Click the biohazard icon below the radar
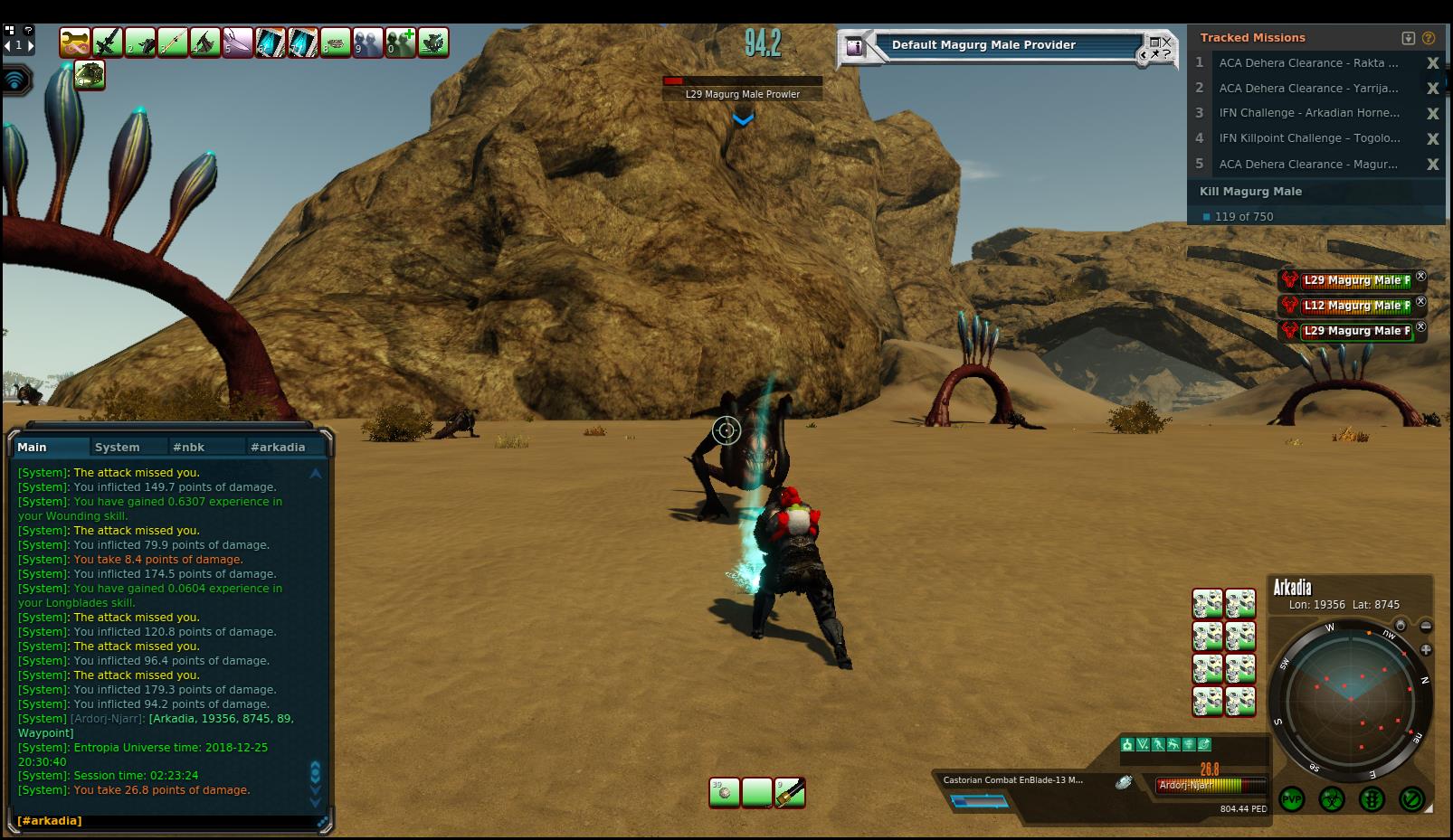Viewport: 1453px width, 840px height. [x=1332, y=799]
